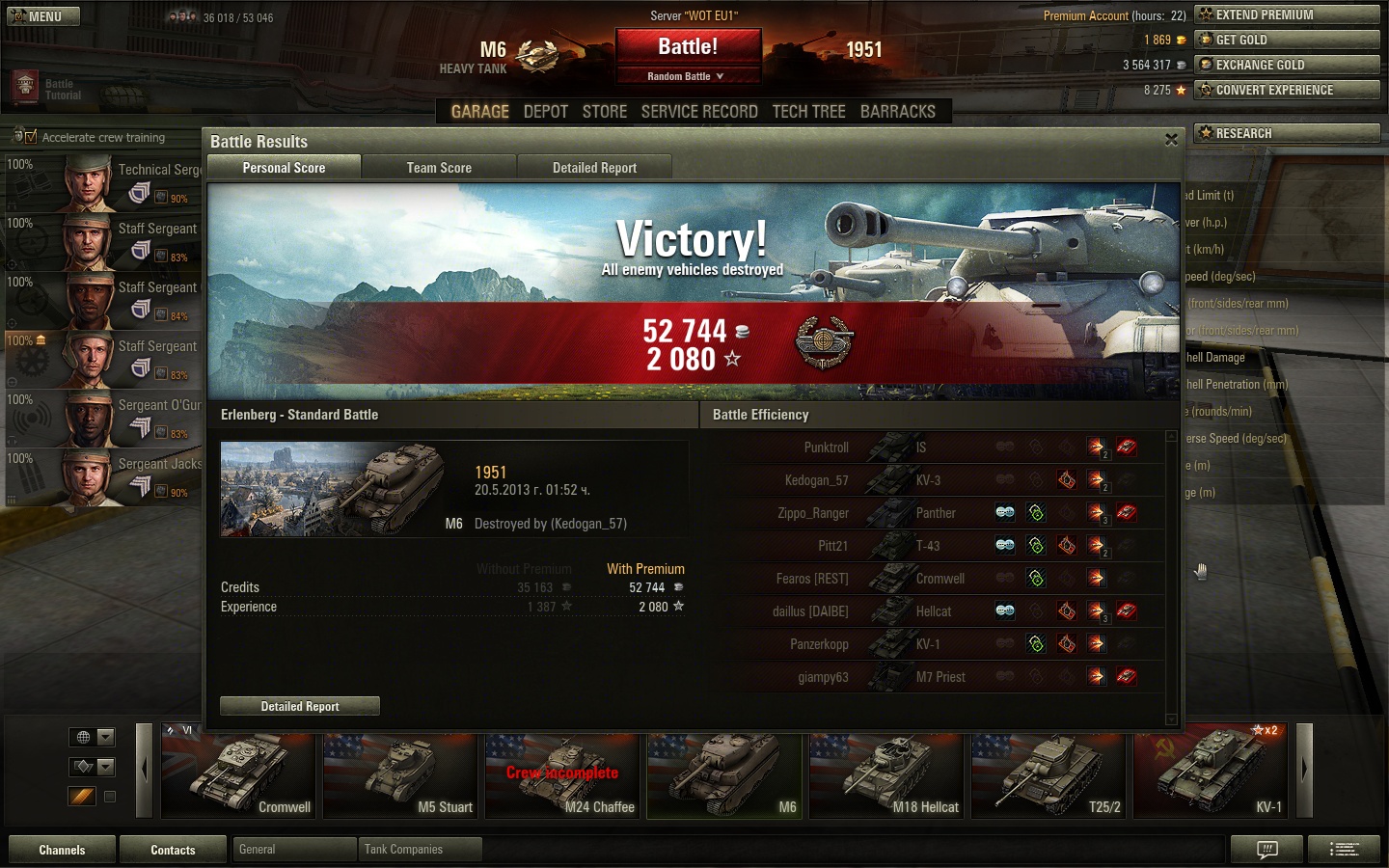Open the Contacts panel
This screenshot has width=1389, height=868.
point(173,850)
